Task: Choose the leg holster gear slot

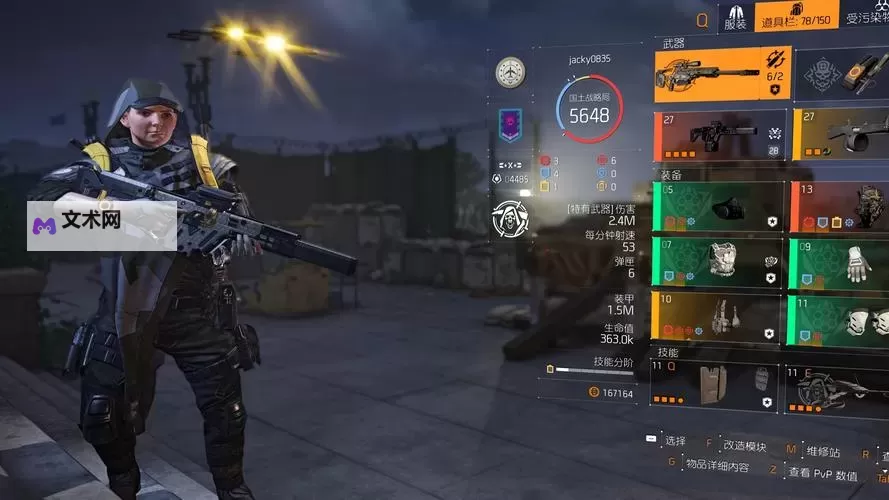Action: 716,318
